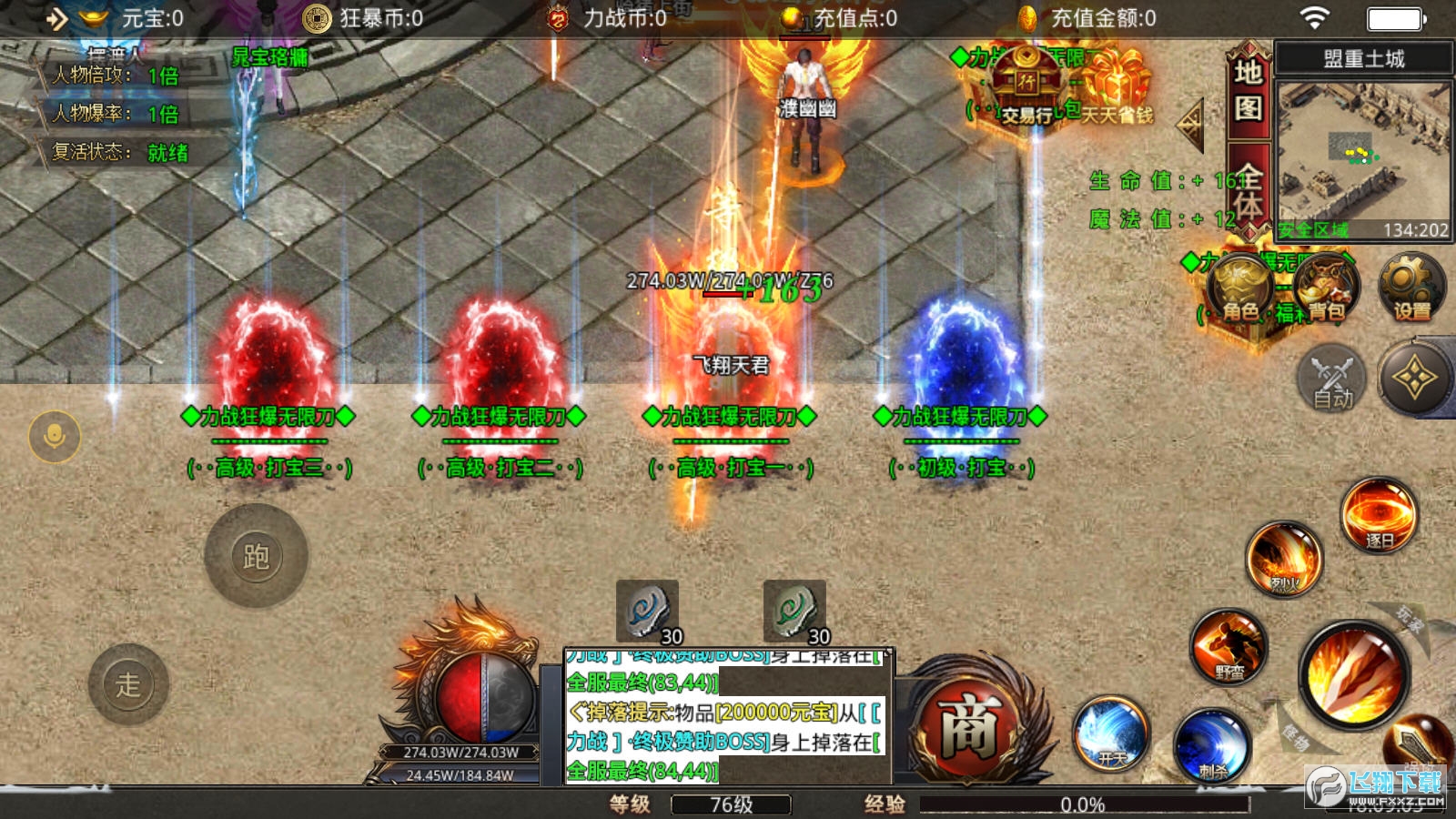Cast the 开天 skill
Image resolution: width=1456 pixels, height=819 pixels.
click(x=1111, y=733)
